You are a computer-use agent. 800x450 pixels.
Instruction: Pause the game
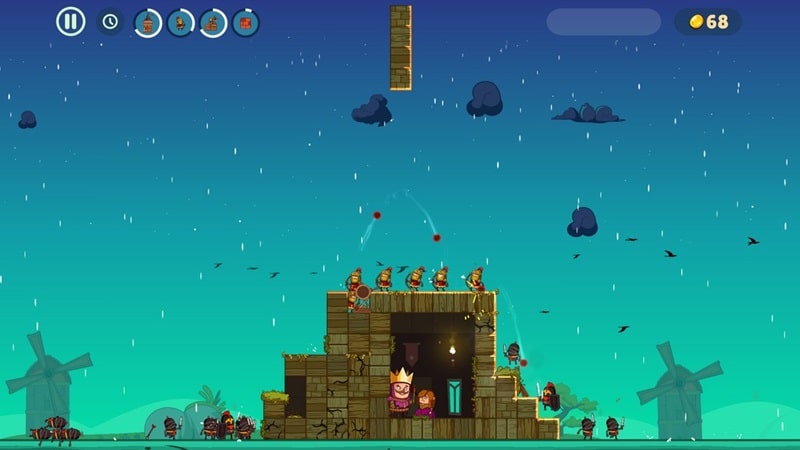[x=70, y=21]
